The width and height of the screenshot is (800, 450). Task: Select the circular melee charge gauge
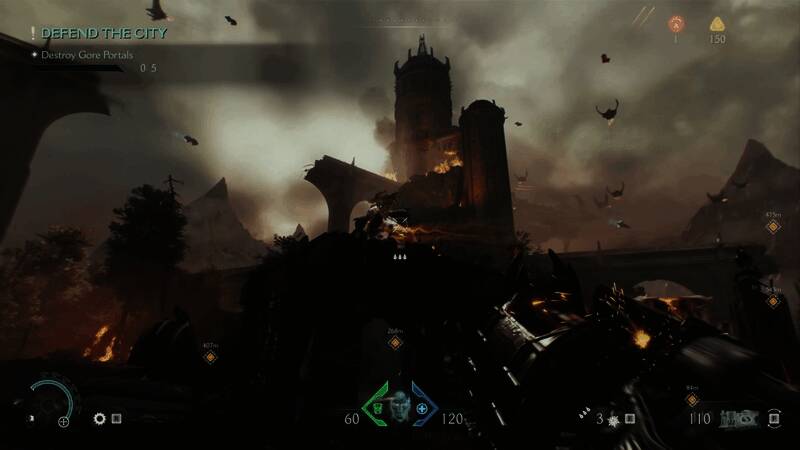tap(50, 402)
